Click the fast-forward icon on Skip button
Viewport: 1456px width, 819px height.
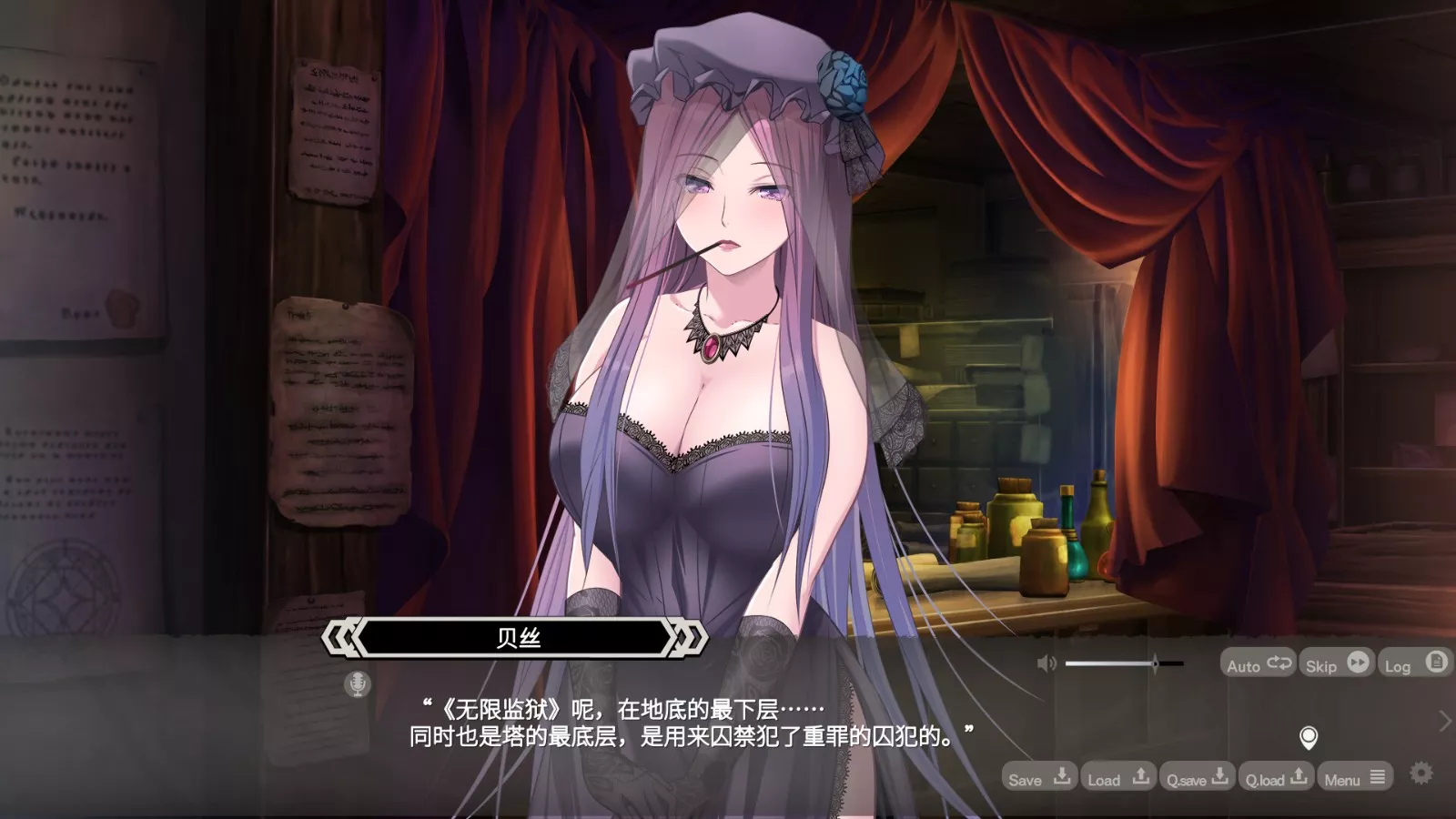click(x=1358, y=663)
